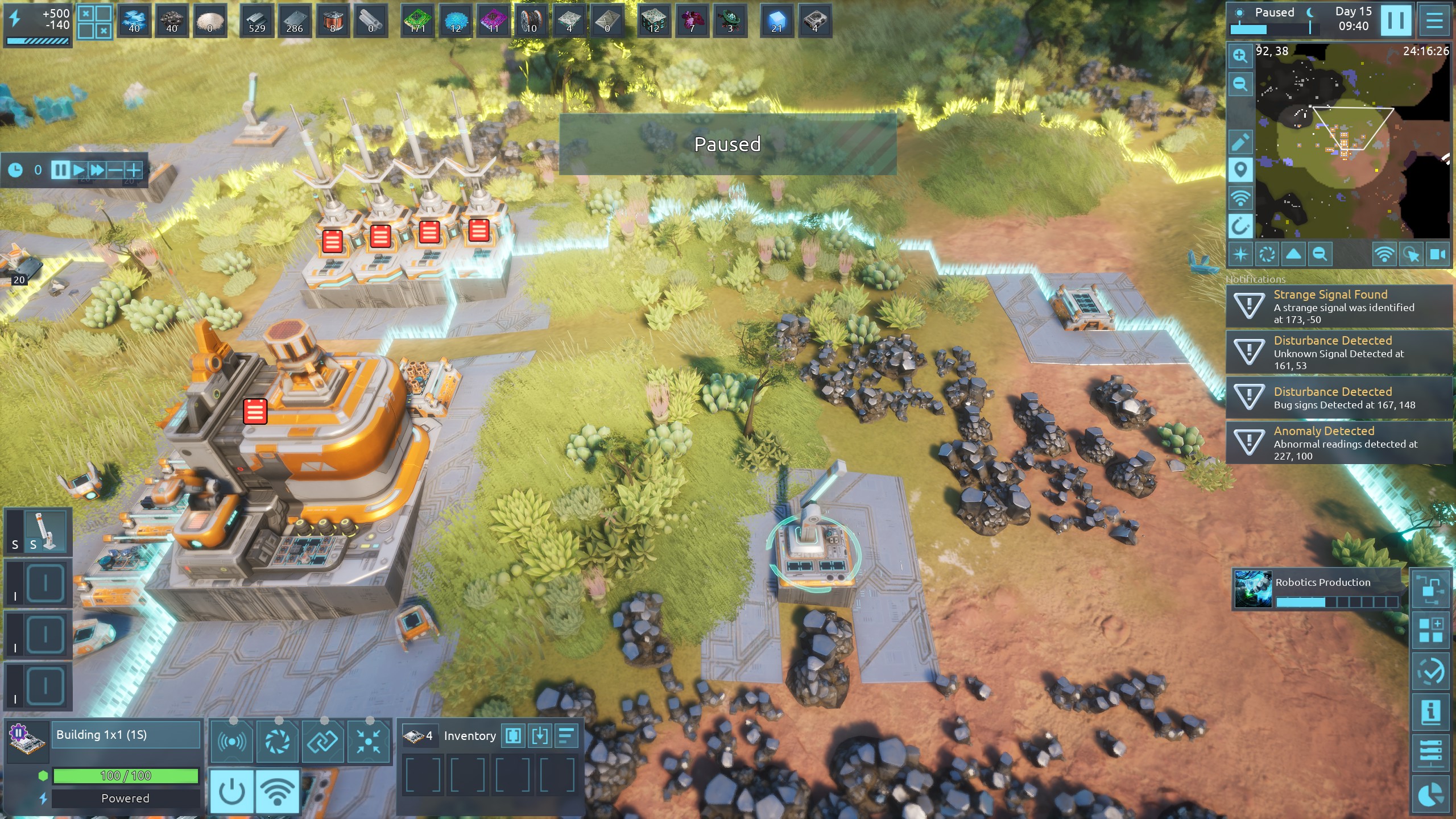This screenshot has width=1456, height=819.
Task: Click the camera icon below the minimap
Action: click(1438, 254)
